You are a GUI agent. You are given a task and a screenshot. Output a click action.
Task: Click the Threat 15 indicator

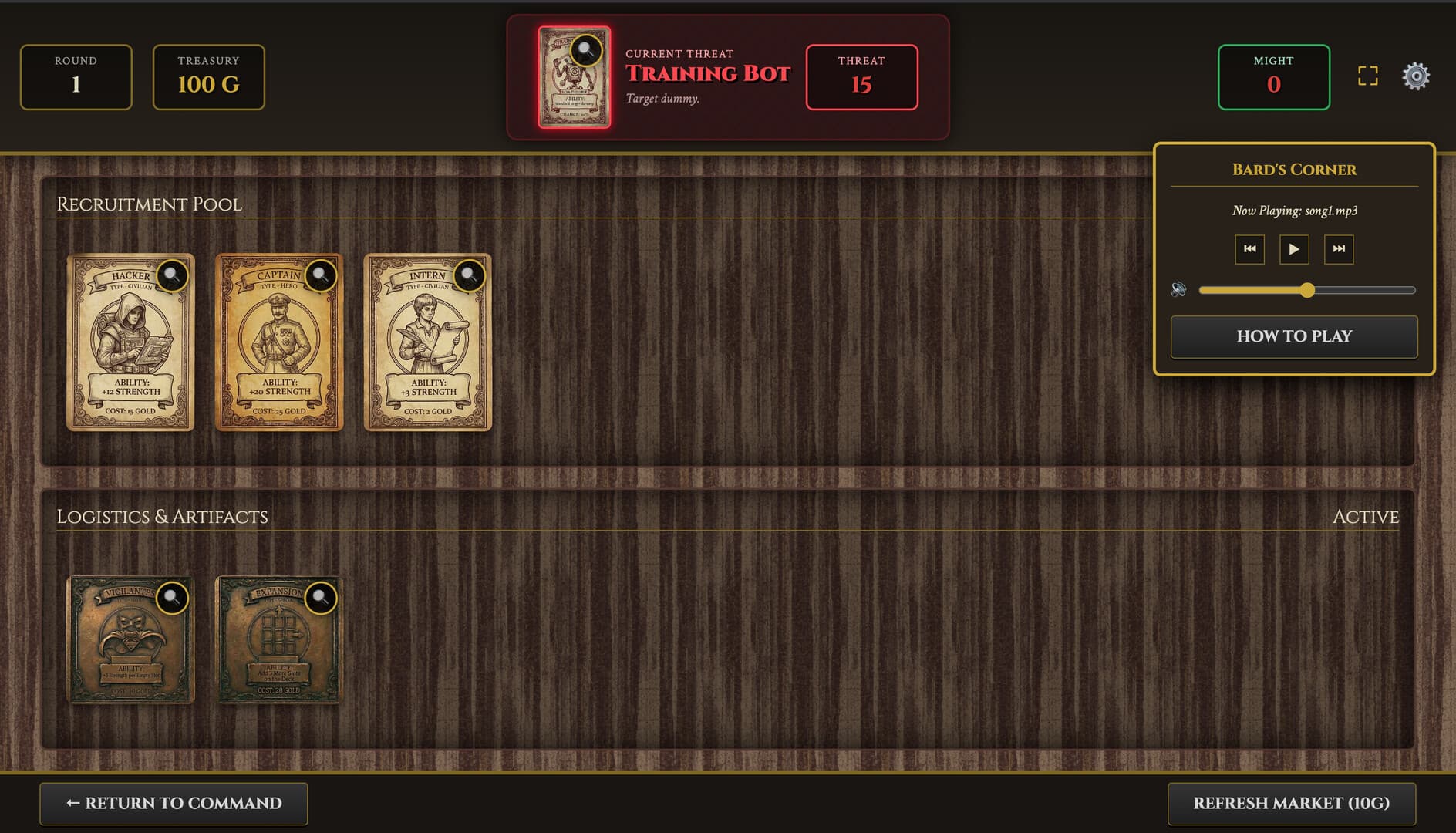pyautogui.click(x=861, y=77)
